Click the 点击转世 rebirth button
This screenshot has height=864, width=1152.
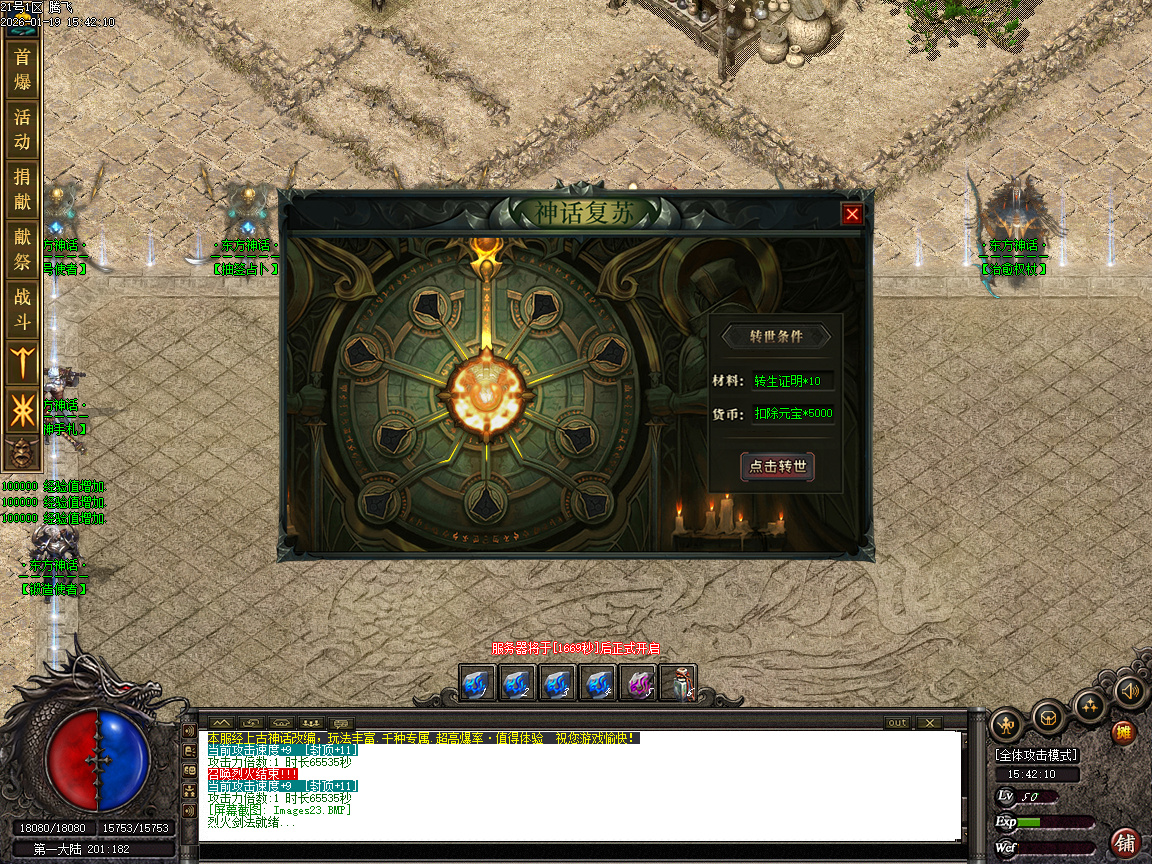[x=777, y=467]
